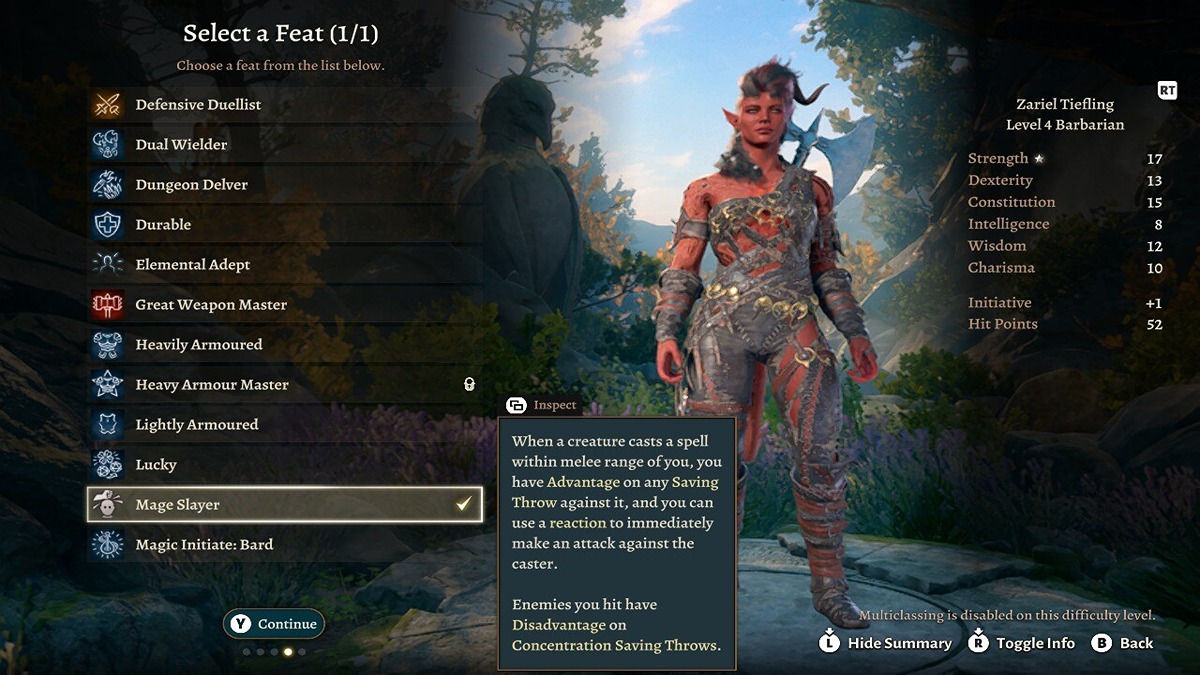The image size is (1200, 675).
Task: Choose the Dual Wielder feat
Action: click(x=181, y=145)
